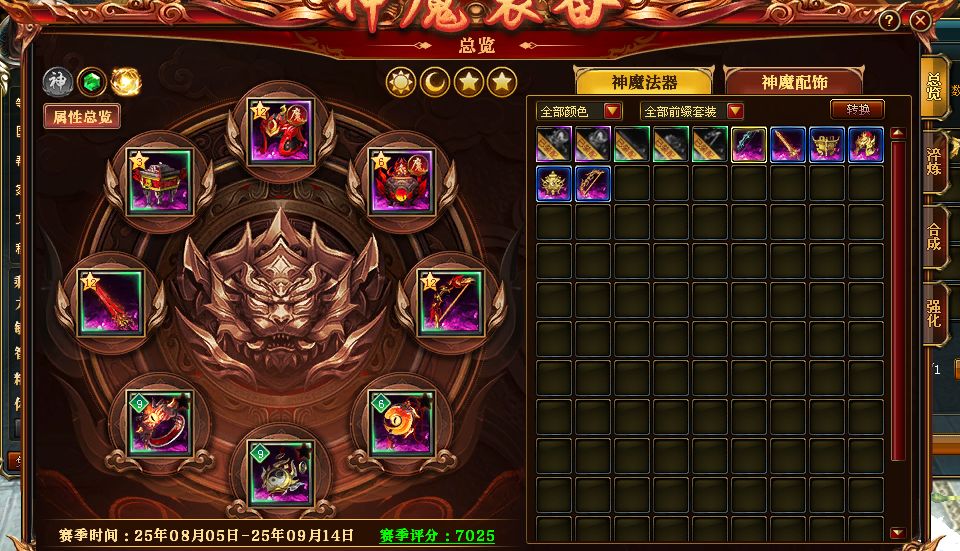Pick the golden helmet in inventory
Image resolution: width=960 pixels, height=551 pixels.
tap(553, 183)
